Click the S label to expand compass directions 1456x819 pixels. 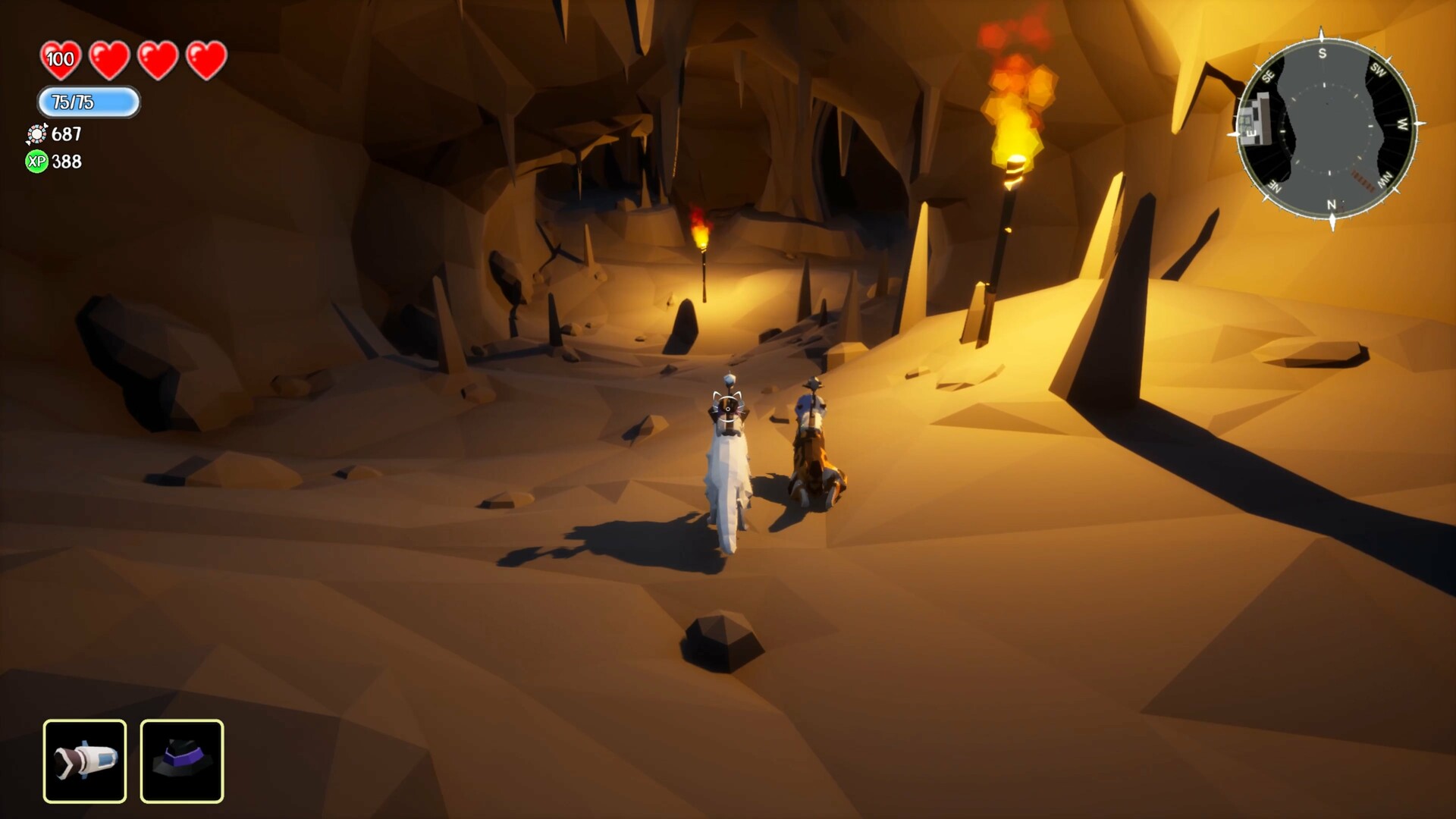click(x=1323, y=52)
